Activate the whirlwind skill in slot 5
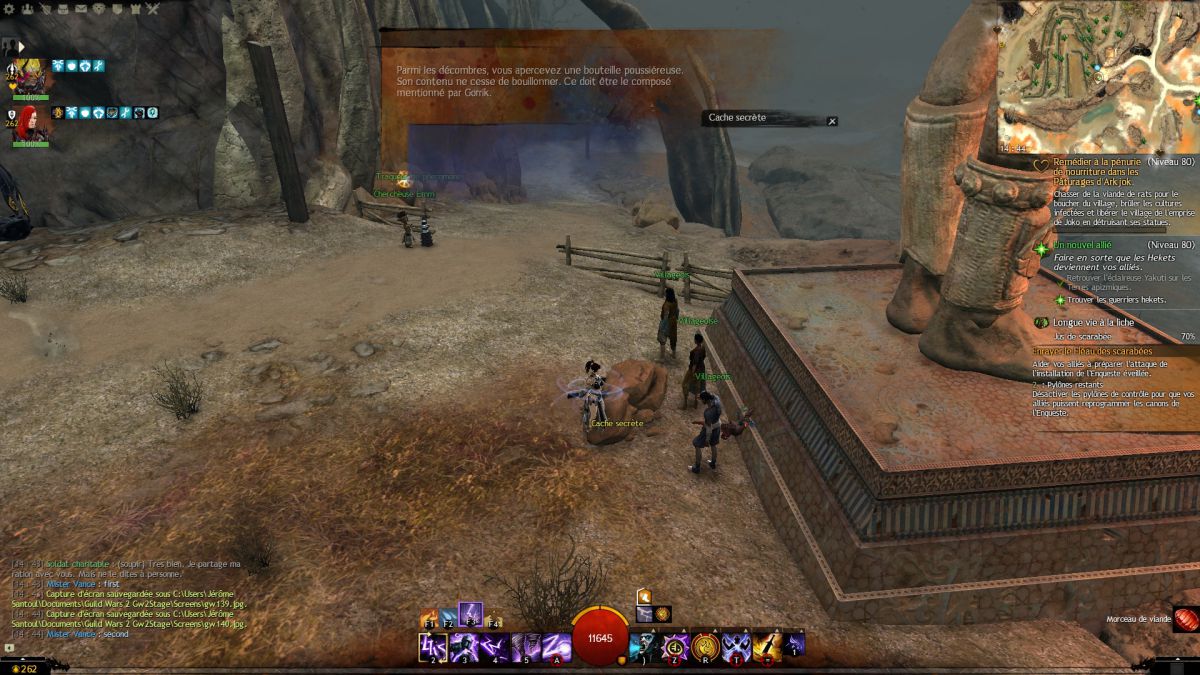The height and width of the screenshot is (675, 1200). (526, 647)
